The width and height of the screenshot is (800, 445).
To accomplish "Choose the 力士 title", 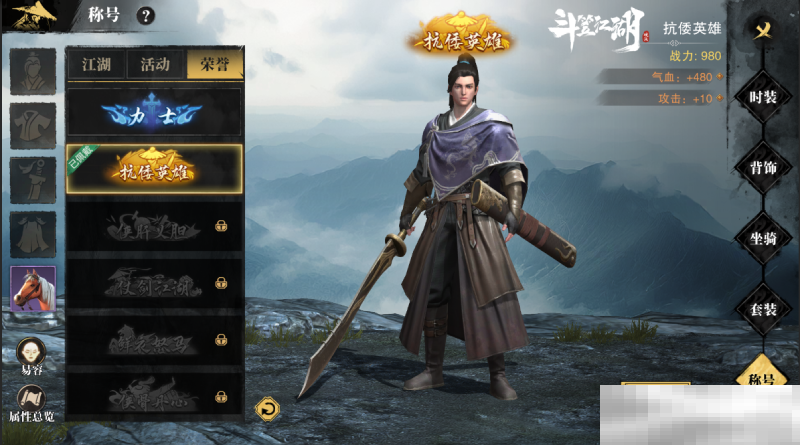I will (x=154, y=114).
